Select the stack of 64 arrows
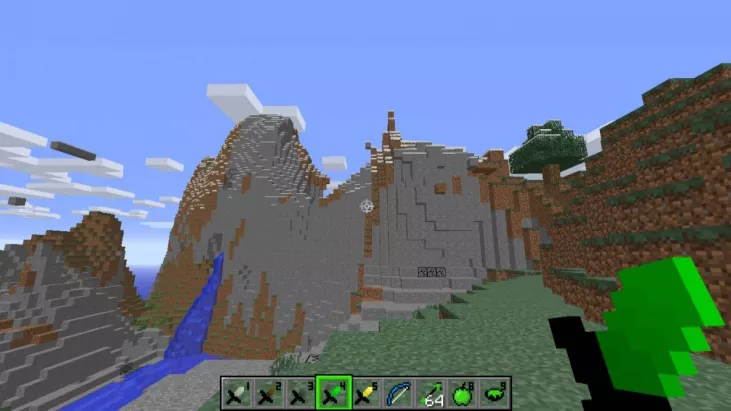 [x=430, y=393]
